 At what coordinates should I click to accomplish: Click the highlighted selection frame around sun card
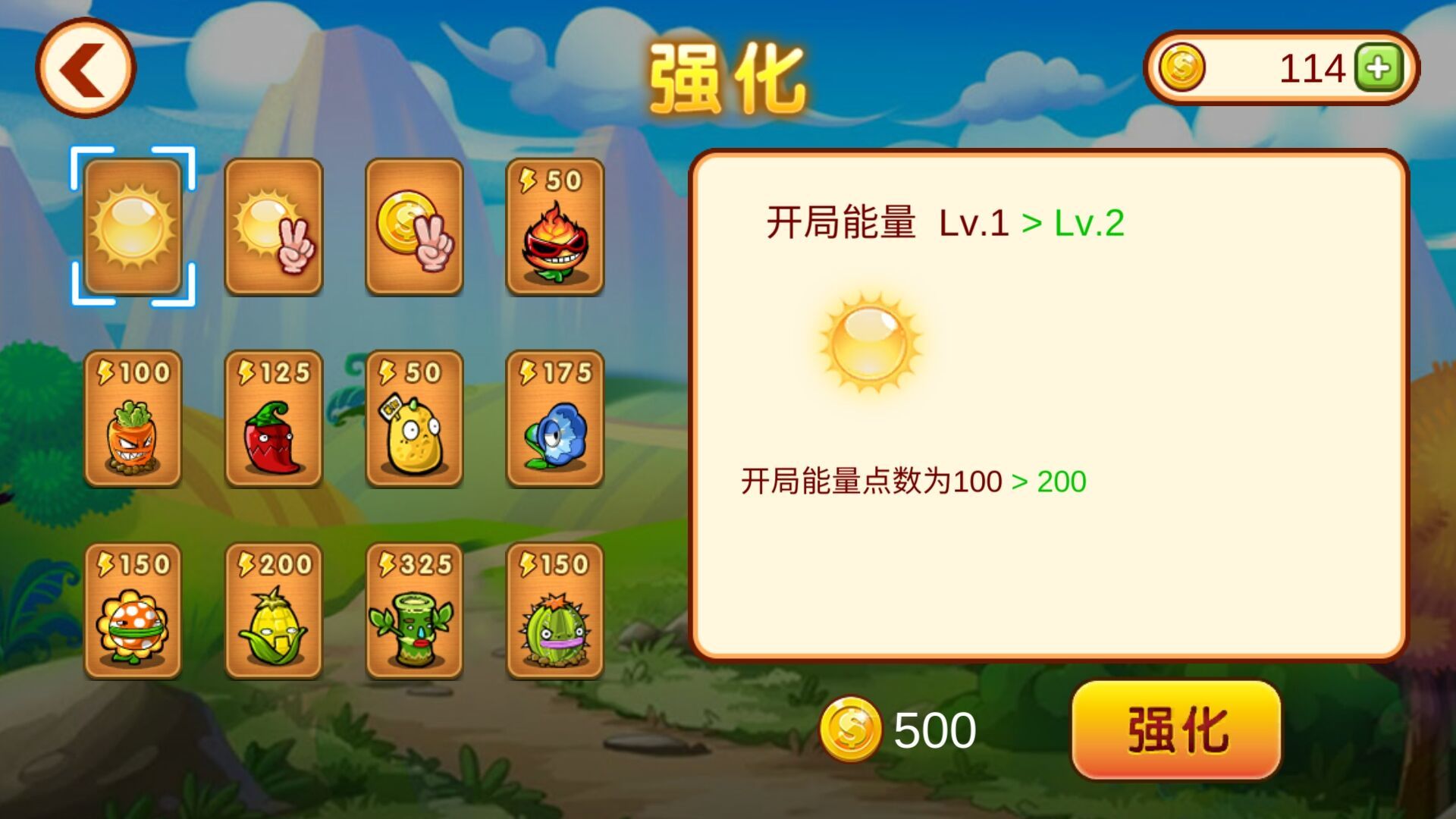tap(133, 225)
